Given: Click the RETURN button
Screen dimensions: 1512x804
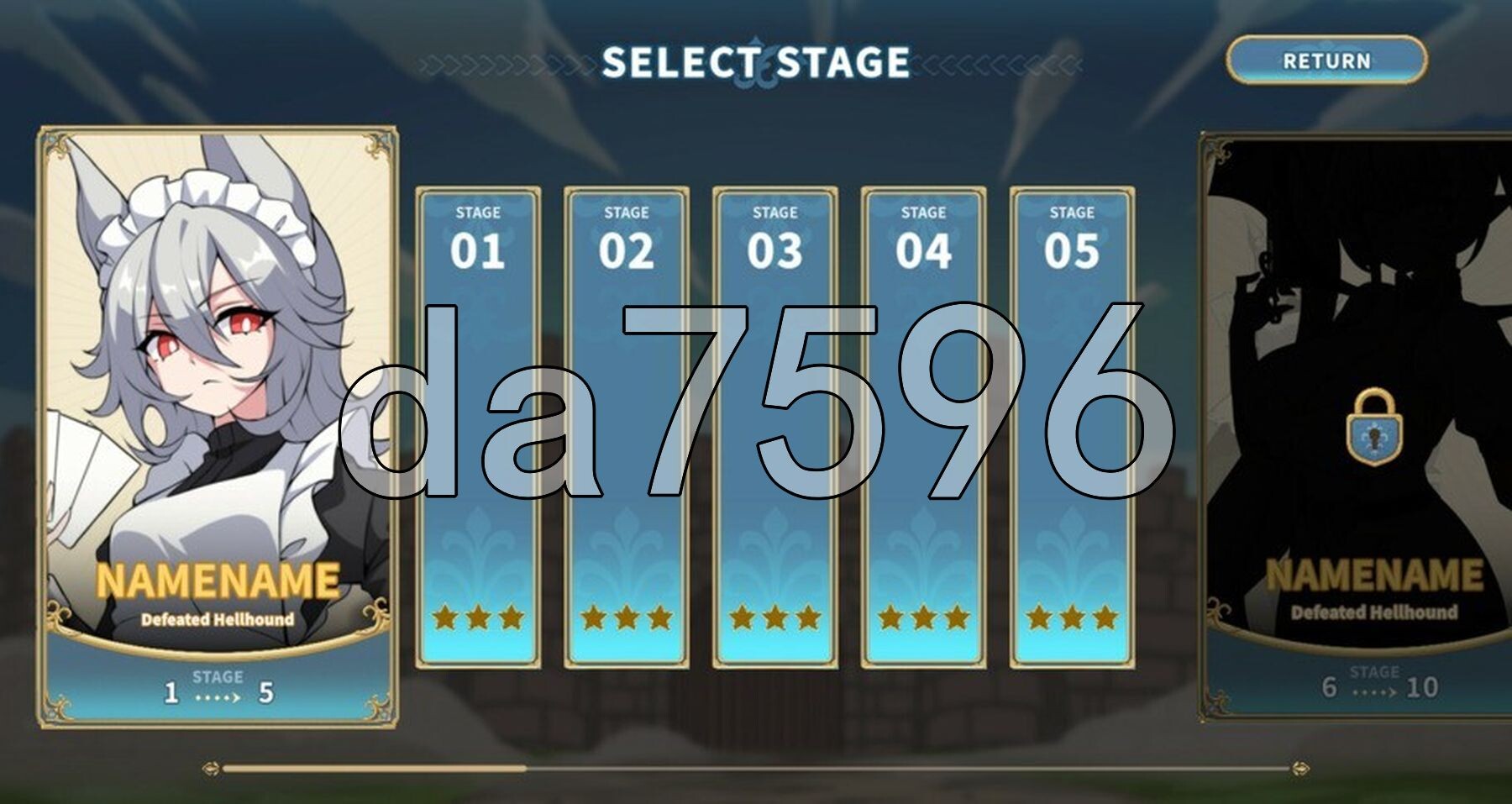Looking at the screenshot, I should point(1326,60).
